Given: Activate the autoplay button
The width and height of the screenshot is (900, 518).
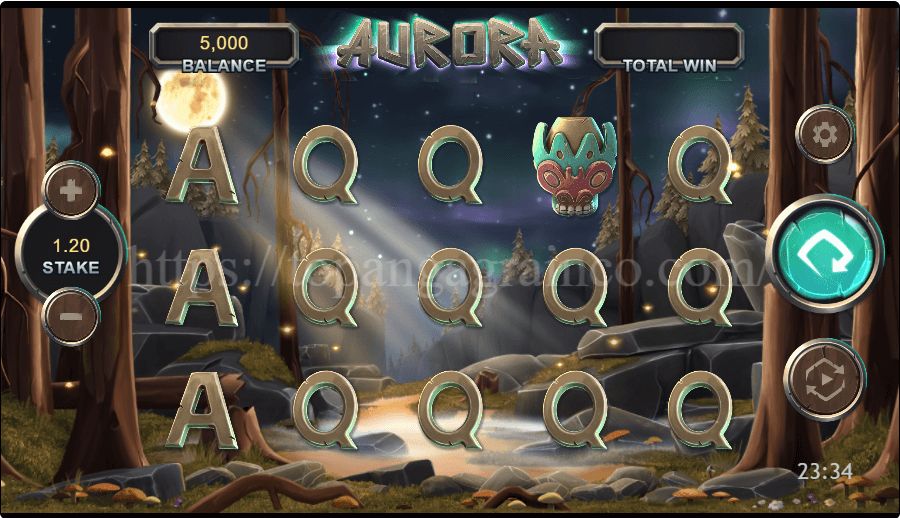Looking at the screenshot, I should click(x=824, y=378).
